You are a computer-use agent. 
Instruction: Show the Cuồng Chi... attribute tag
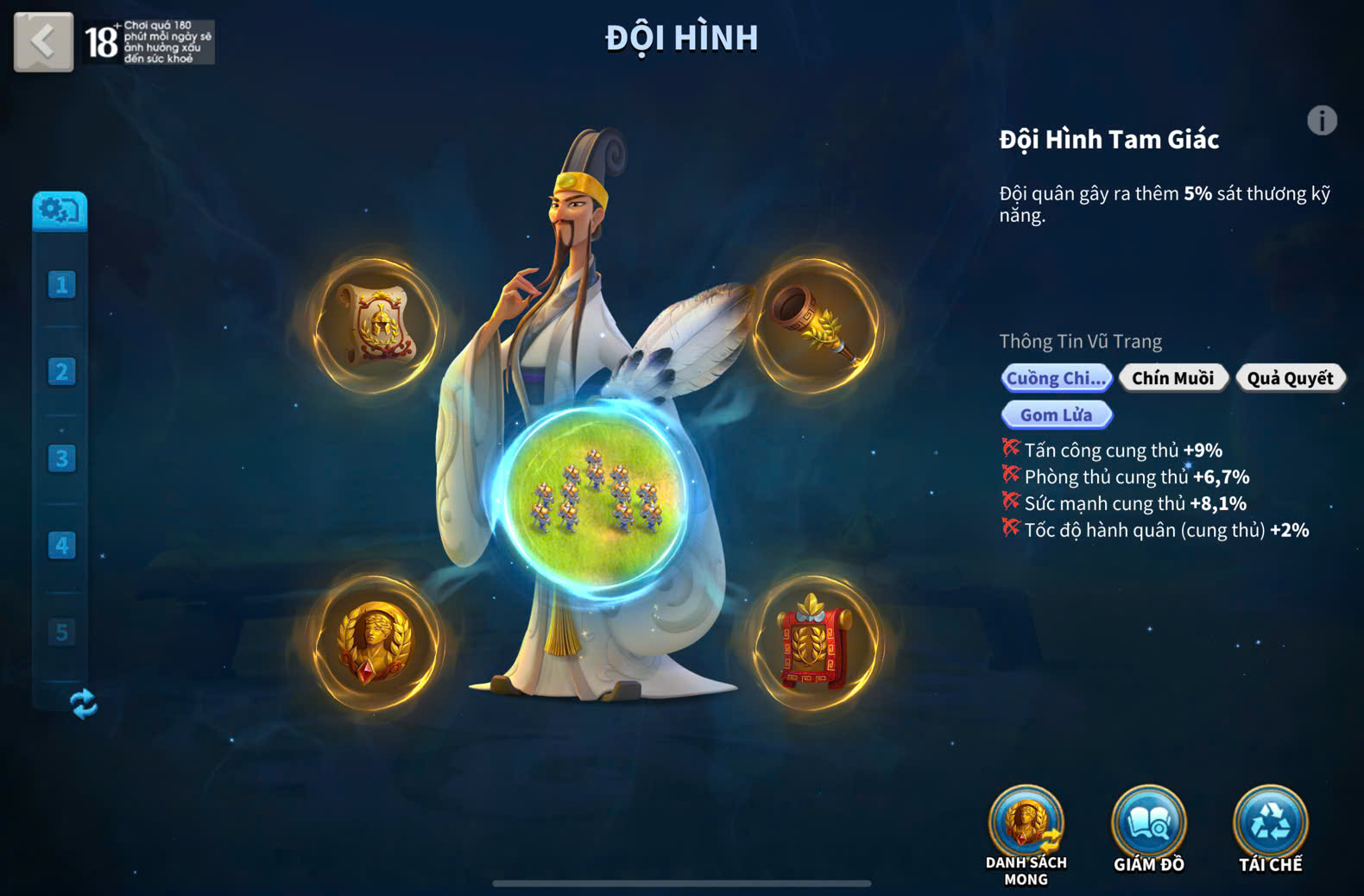[1056, 378]
